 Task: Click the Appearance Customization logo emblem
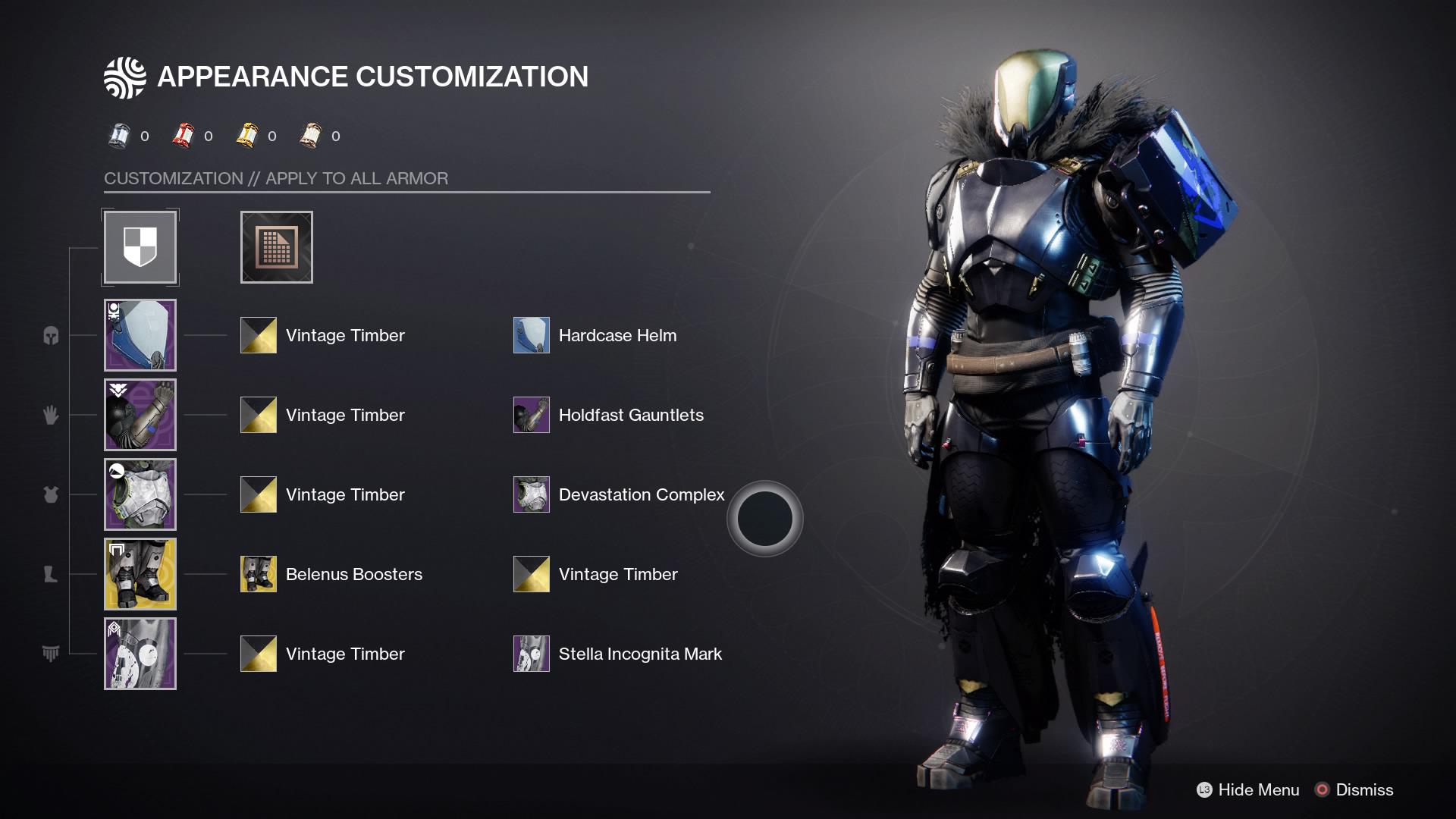[x=126, y=76]
